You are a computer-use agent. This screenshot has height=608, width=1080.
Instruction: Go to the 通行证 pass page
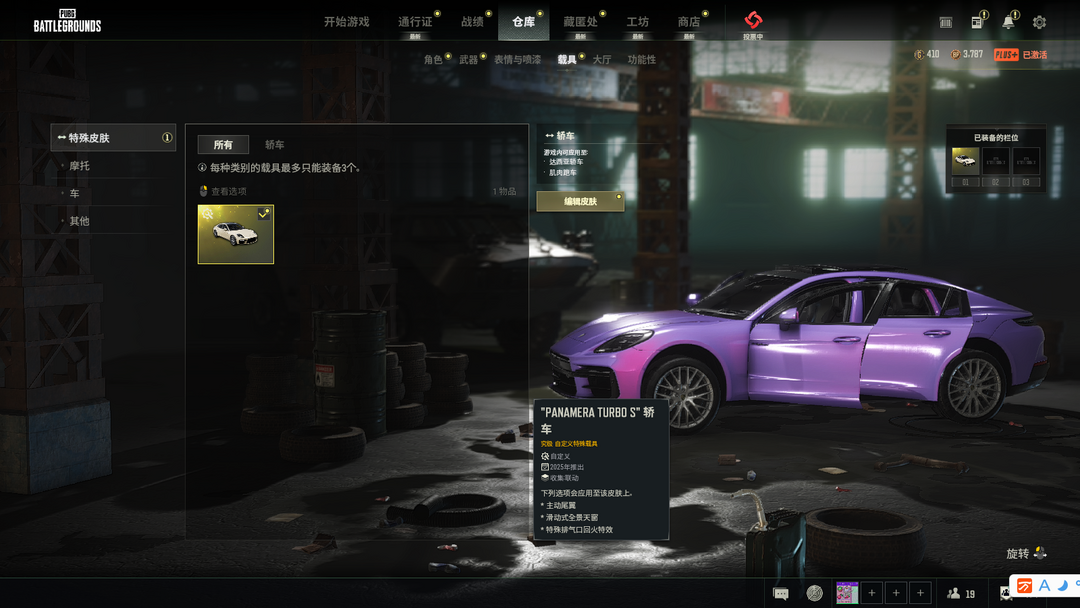click(415, 22)
